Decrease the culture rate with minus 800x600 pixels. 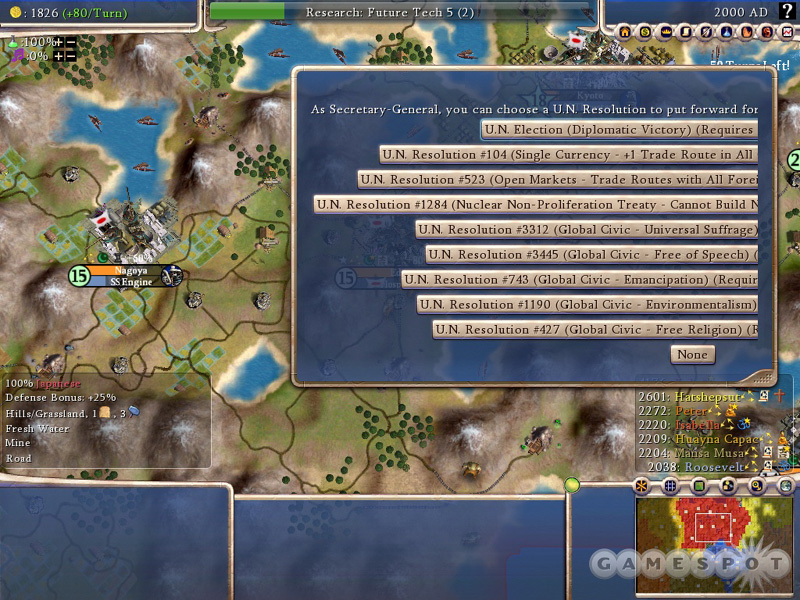[71, 56]
